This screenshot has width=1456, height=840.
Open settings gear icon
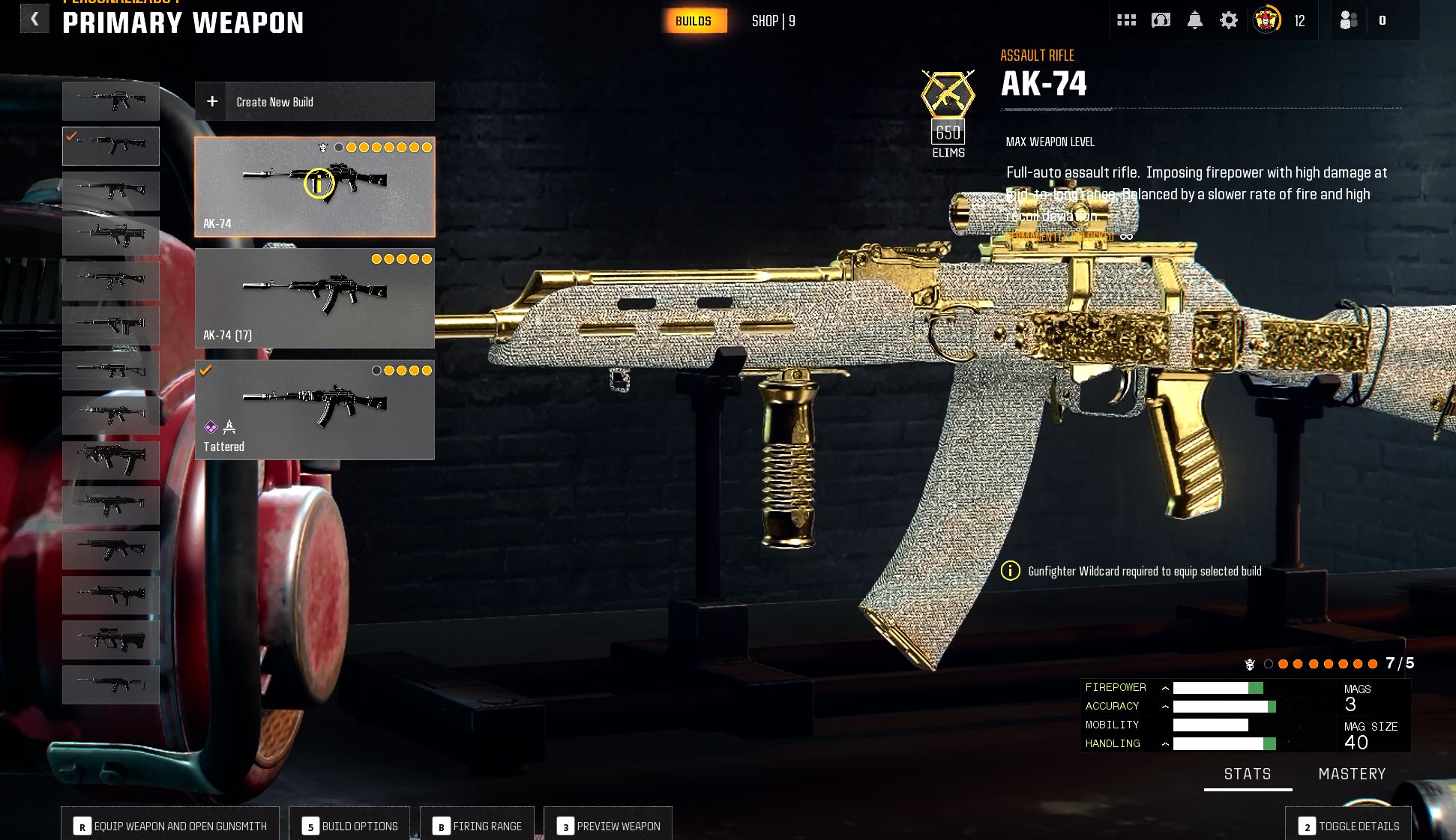(1229, 20)
